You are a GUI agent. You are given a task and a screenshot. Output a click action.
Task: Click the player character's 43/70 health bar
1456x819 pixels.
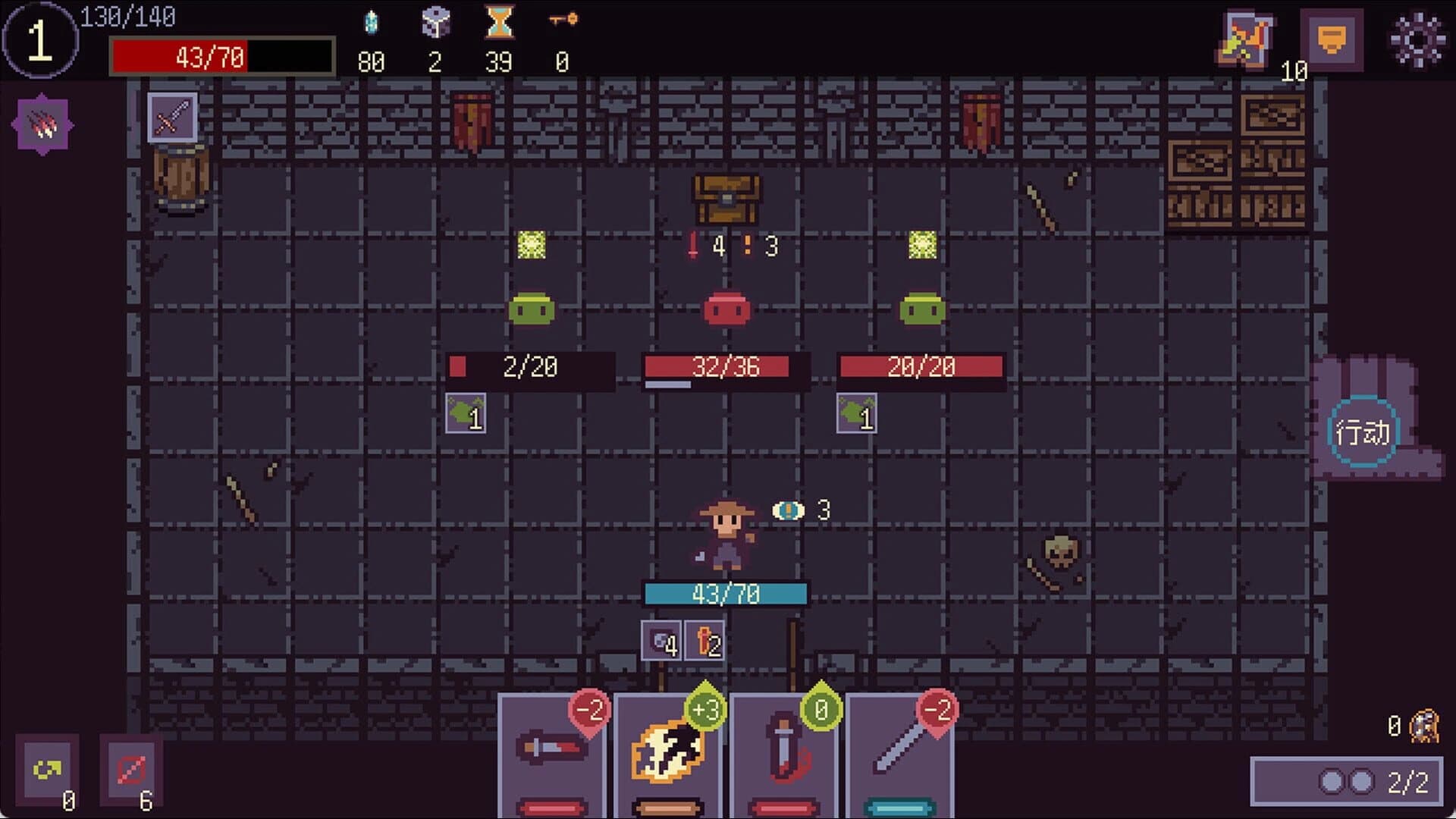(725, 595)
